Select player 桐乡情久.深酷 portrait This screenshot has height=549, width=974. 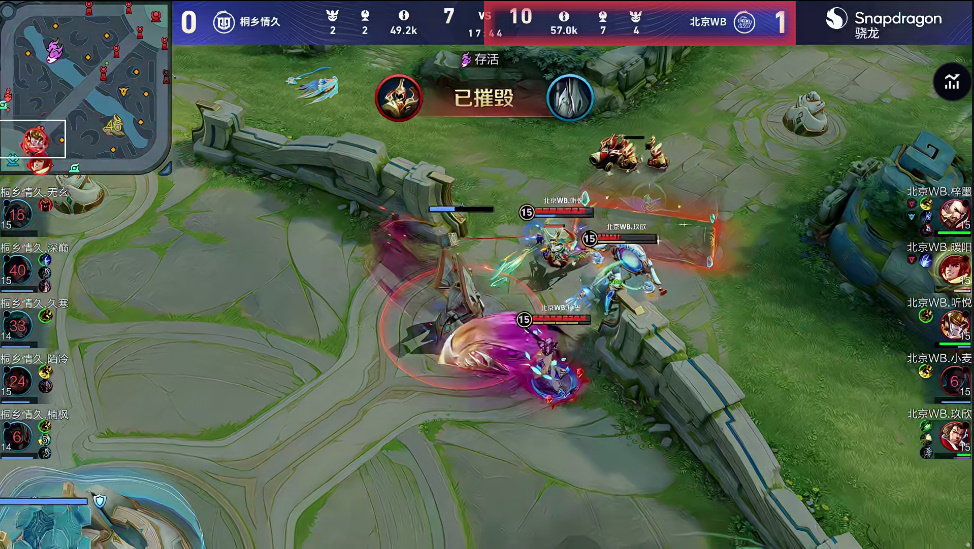pos(17,270)
